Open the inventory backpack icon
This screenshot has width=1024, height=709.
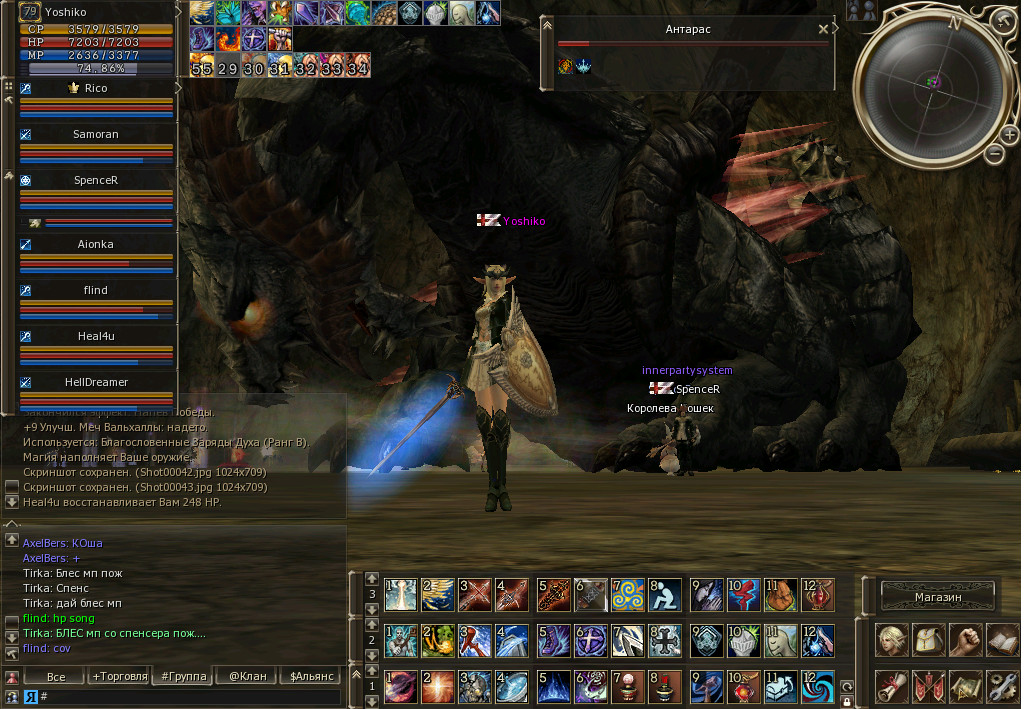929,640
